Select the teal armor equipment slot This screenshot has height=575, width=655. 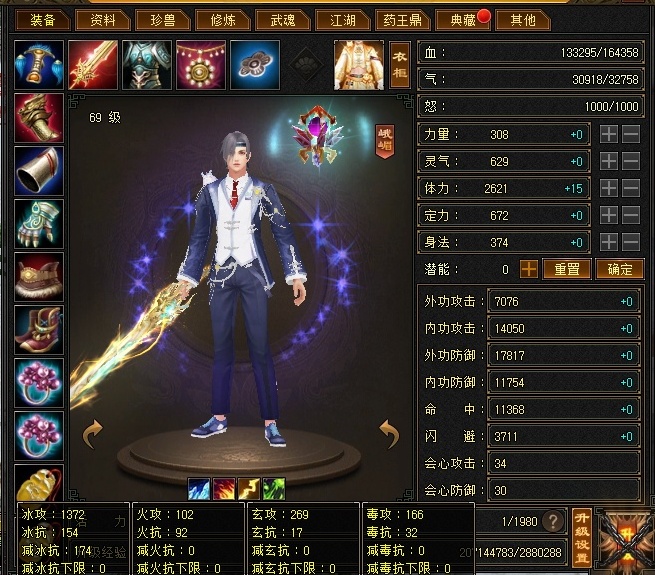tap(147, 65)
